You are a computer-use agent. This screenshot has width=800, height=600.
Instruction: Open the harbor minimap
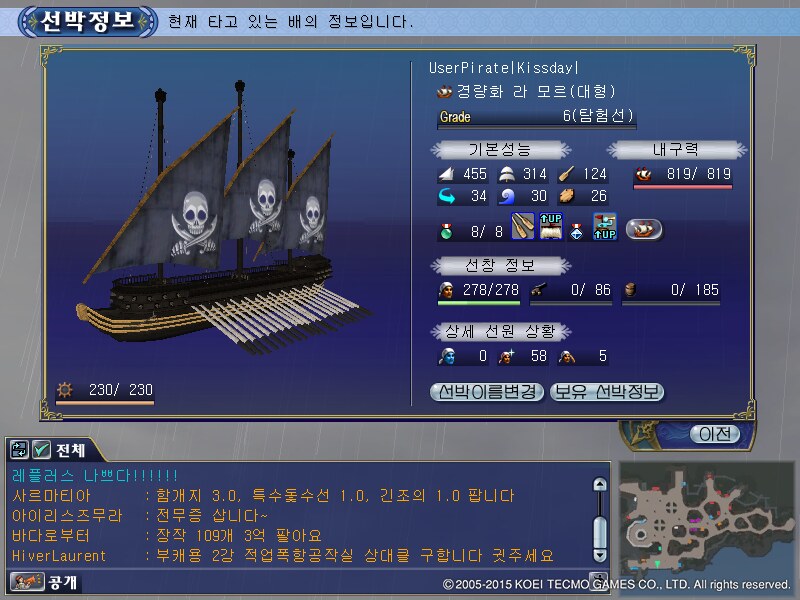(706, 522)
